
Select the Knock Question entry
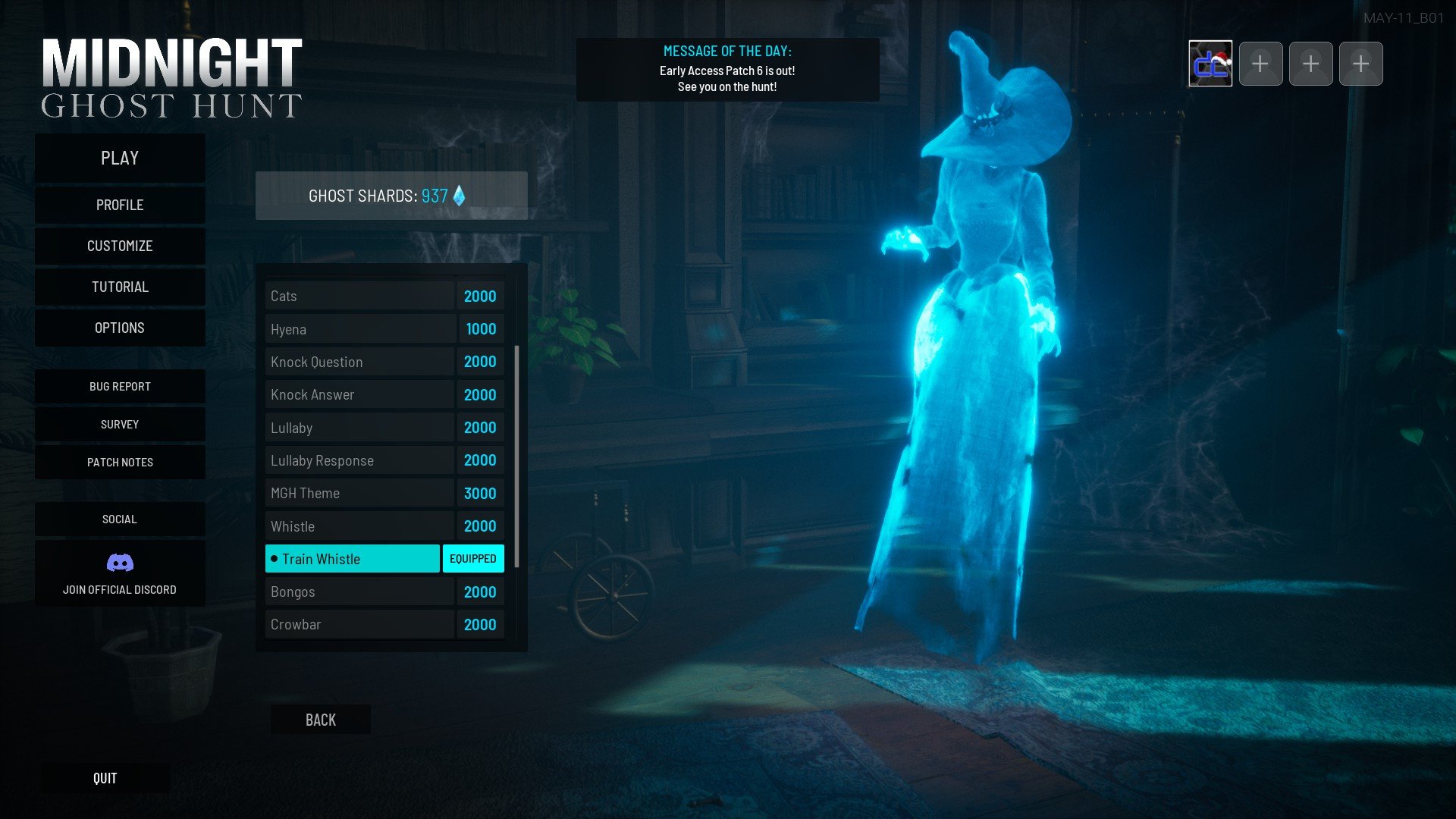tap(359, 362)
